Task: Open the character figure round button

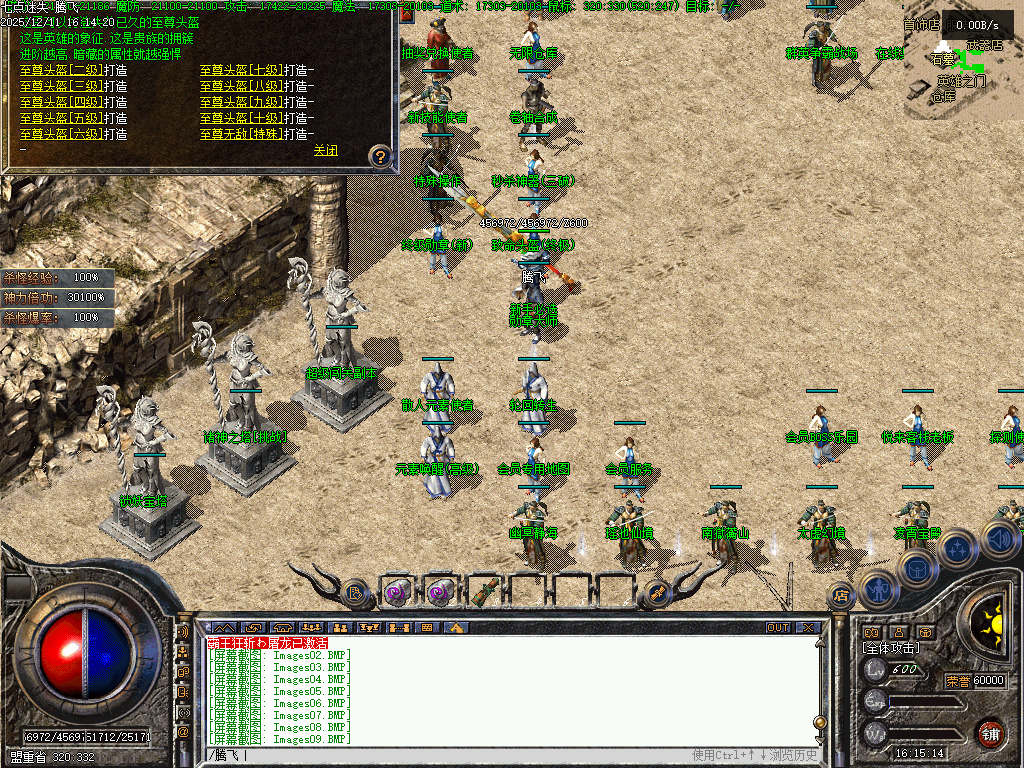Action: [x=878, y=590]
